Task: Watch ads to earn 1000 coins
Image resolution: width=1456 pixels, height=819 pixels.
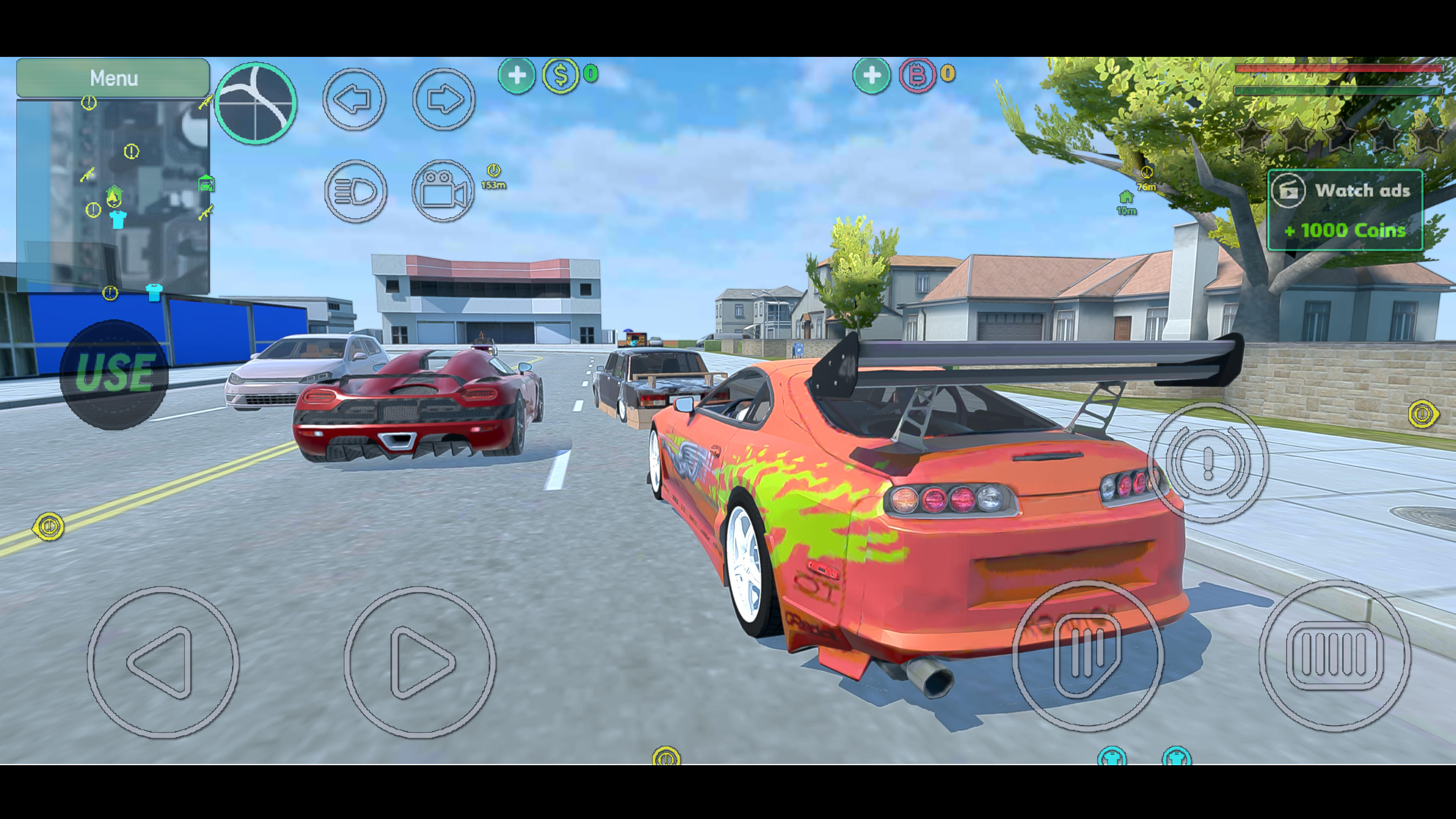Action: [1345, 210]
